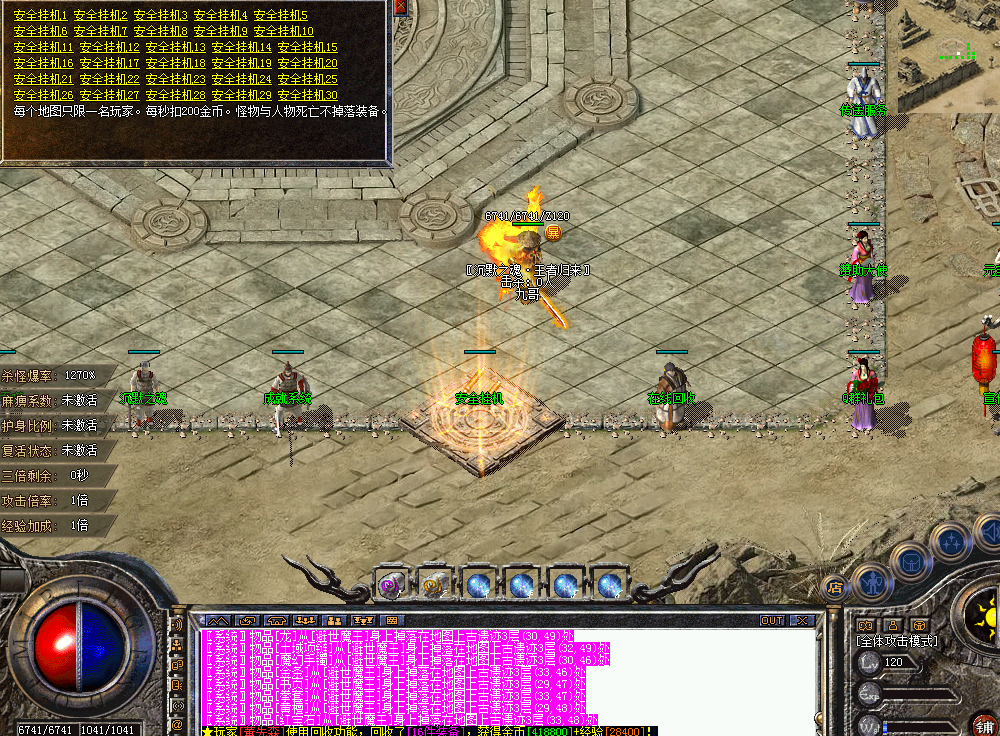The image size is (1000, 736).
Task: Select the 安全挂机1 map link
Action: click(x=41, y=16)
